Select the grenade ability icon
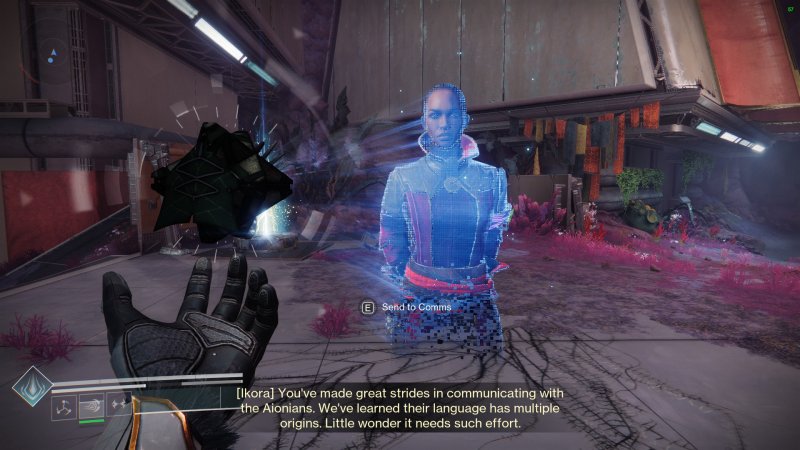 tap(65, 407)
